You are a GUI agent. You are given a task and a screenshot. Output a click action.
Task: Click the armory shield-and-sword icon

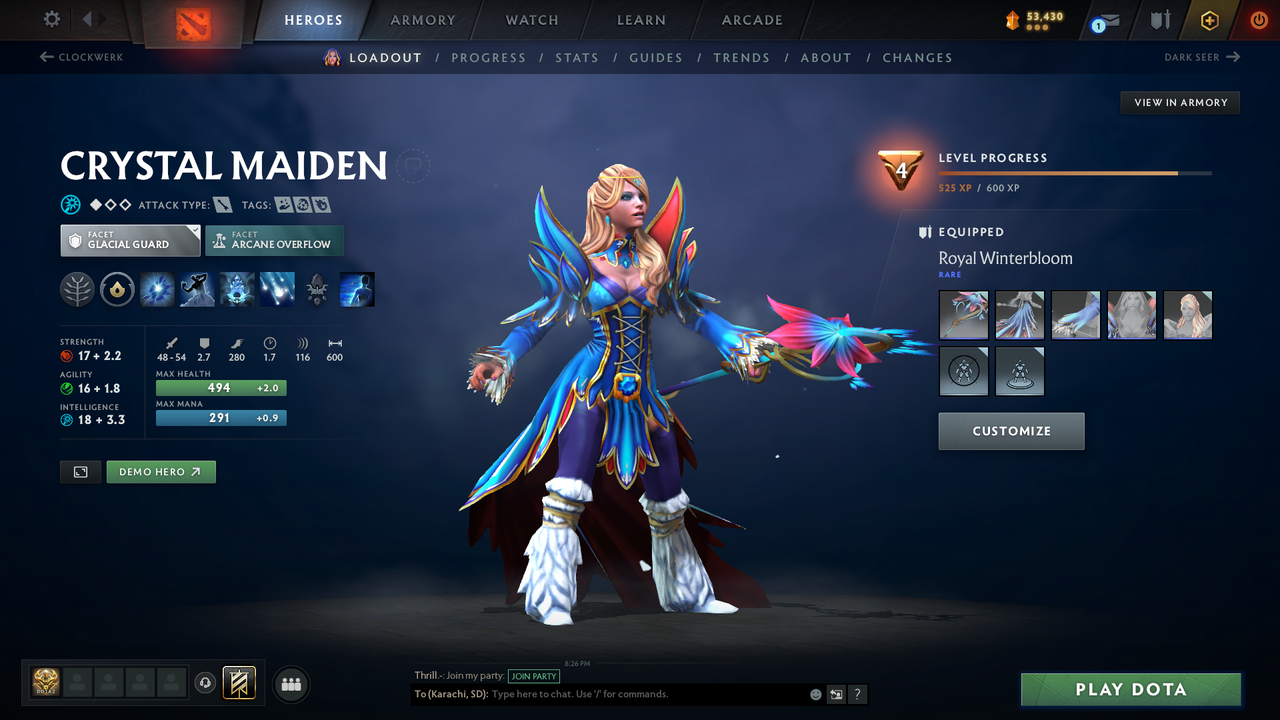[x=1162, y=20]
